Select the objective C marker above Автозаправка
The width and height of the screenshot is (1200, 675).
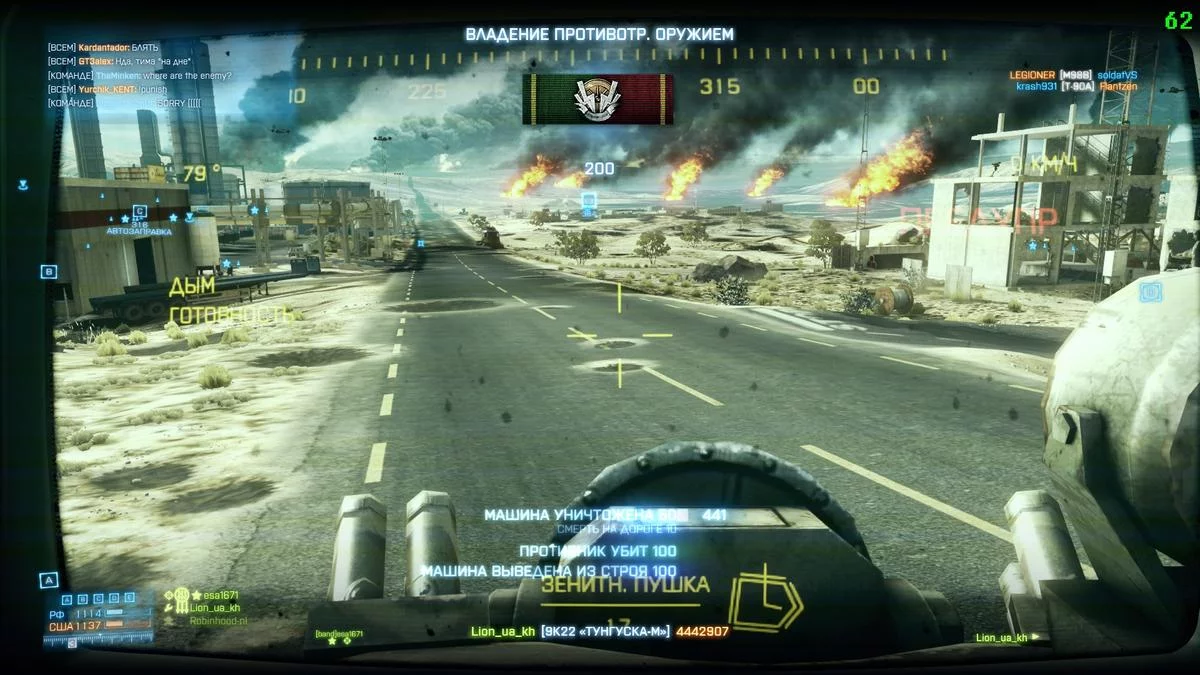140,212
